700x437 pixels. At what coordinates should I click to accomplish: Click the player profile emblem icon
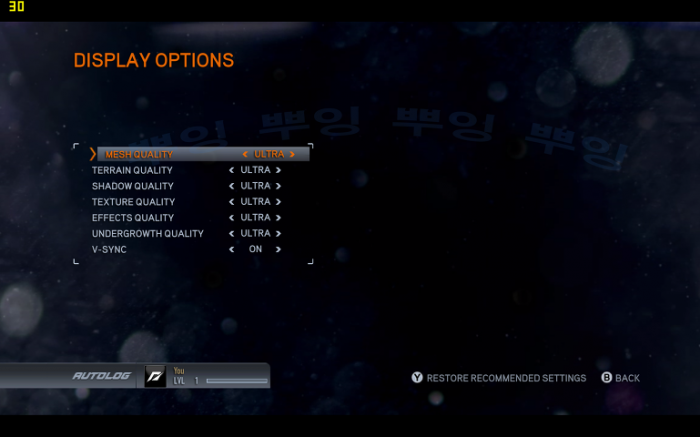pos(155,376)
